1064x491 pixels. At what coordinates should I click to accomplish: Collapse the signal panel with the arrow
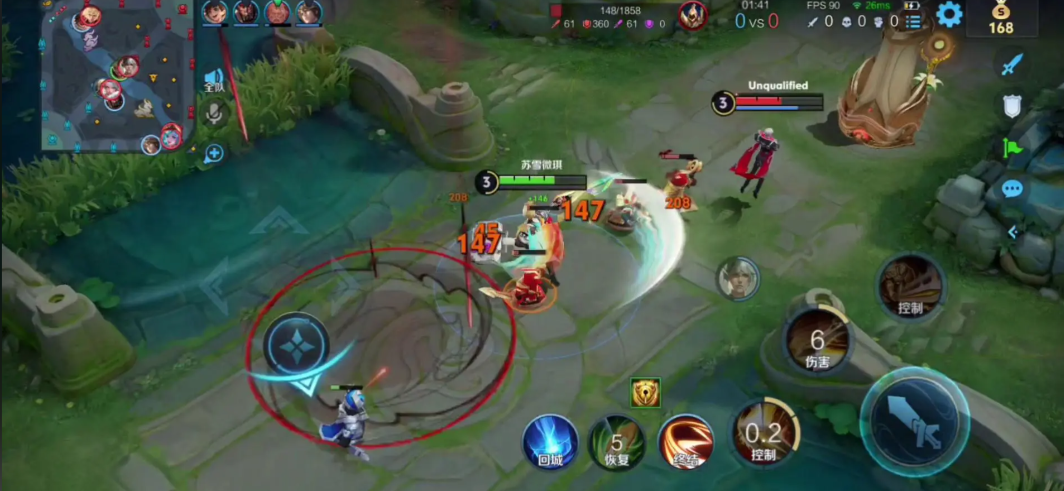pos(1012,232)
